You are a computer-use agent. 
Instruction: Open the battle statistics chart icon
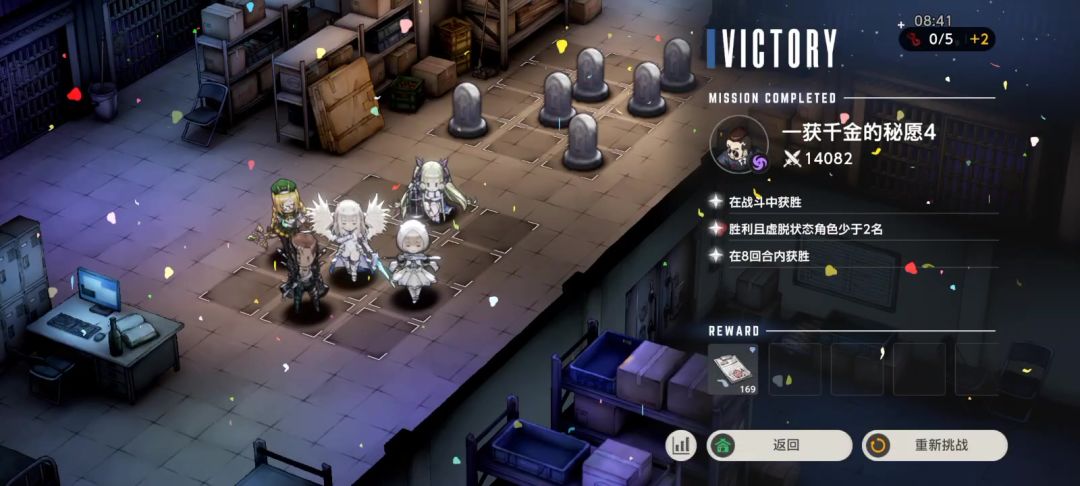(681, 445)
